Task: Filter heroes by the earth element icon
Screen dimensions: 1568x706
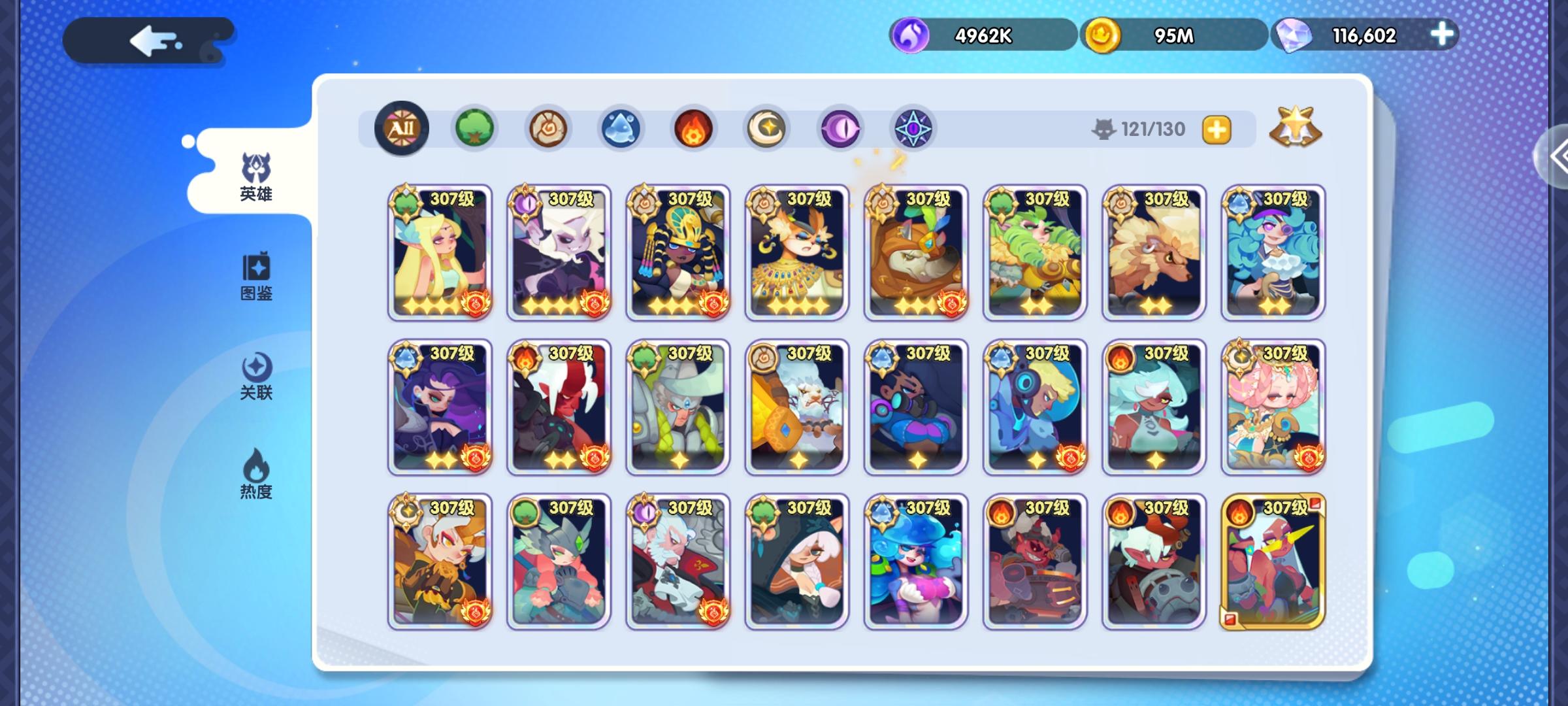Action: tap(548, 129)
